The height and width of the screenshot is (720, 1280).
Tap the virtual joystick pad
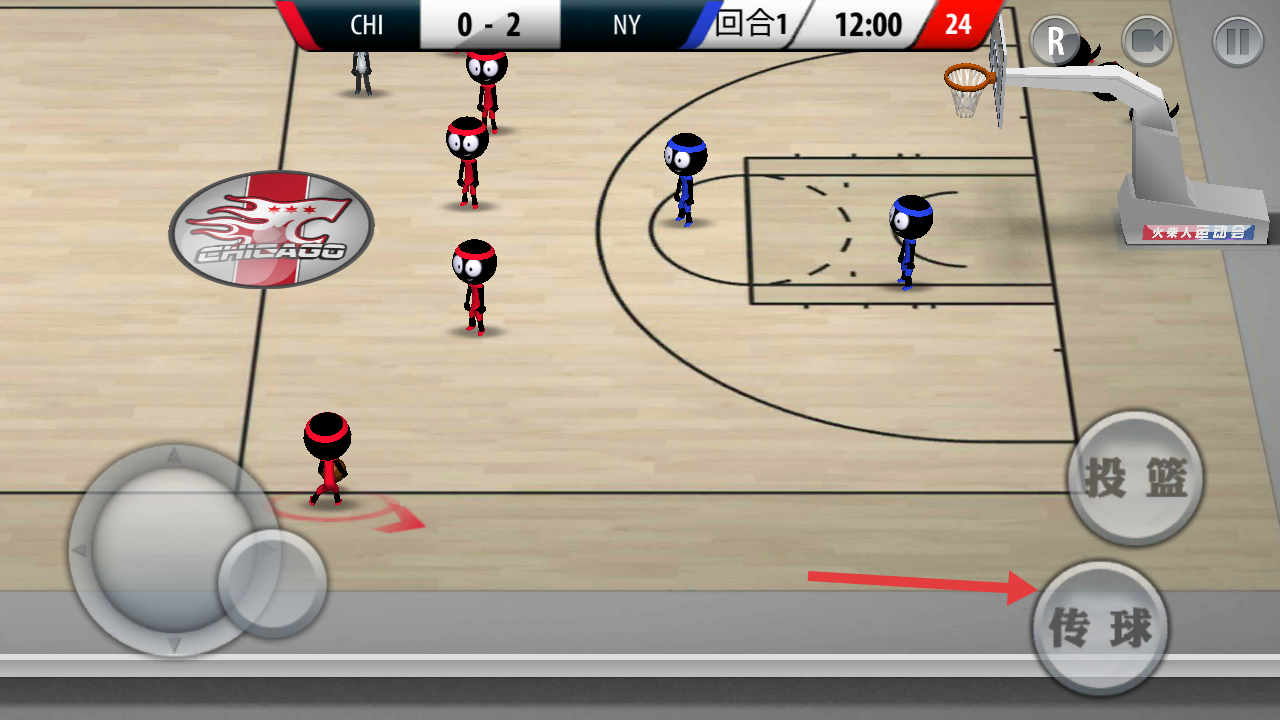[x=175, y=548]
